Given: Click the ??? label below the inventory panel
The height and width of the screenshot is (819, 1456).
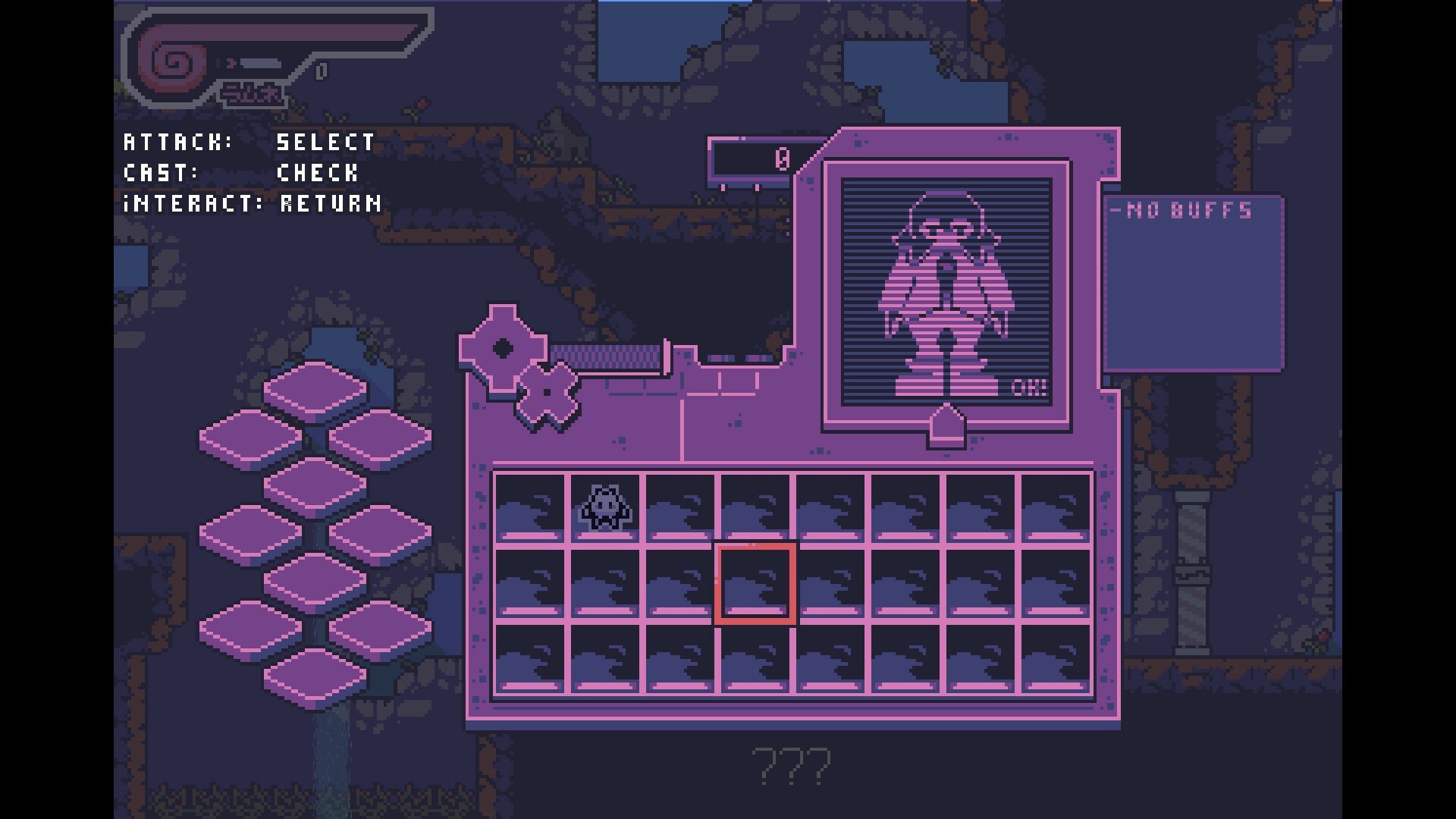Looking at the screenshot, I should (790, 767).
